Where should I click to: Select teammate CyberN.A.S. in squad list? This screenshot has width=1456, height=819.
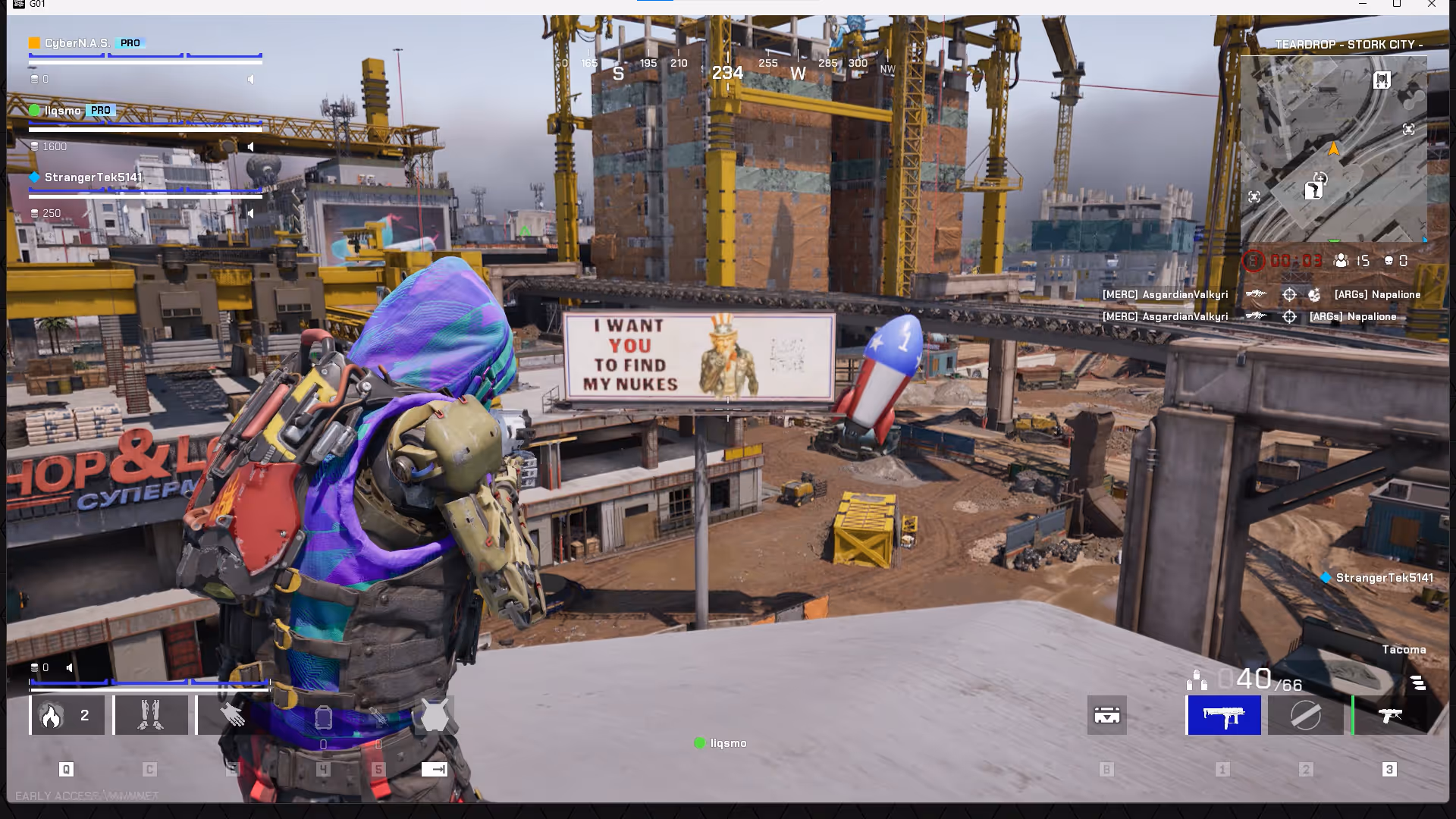[x=77, y=43]
